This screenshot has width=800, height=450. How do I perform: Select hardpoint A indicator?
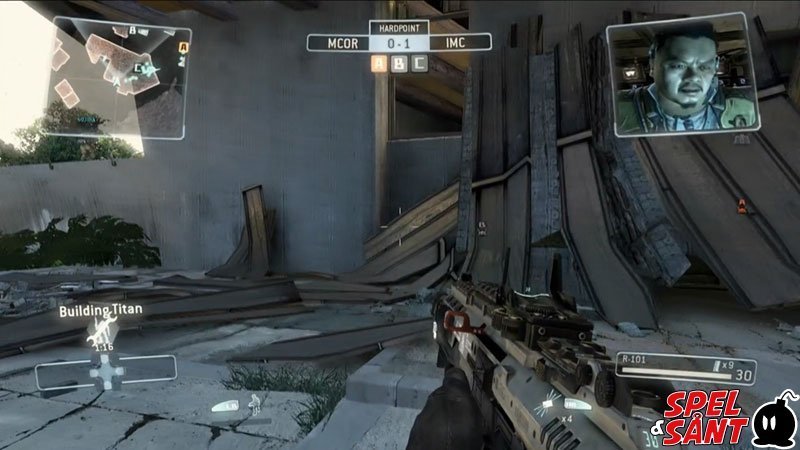click(x=380, y=65)
